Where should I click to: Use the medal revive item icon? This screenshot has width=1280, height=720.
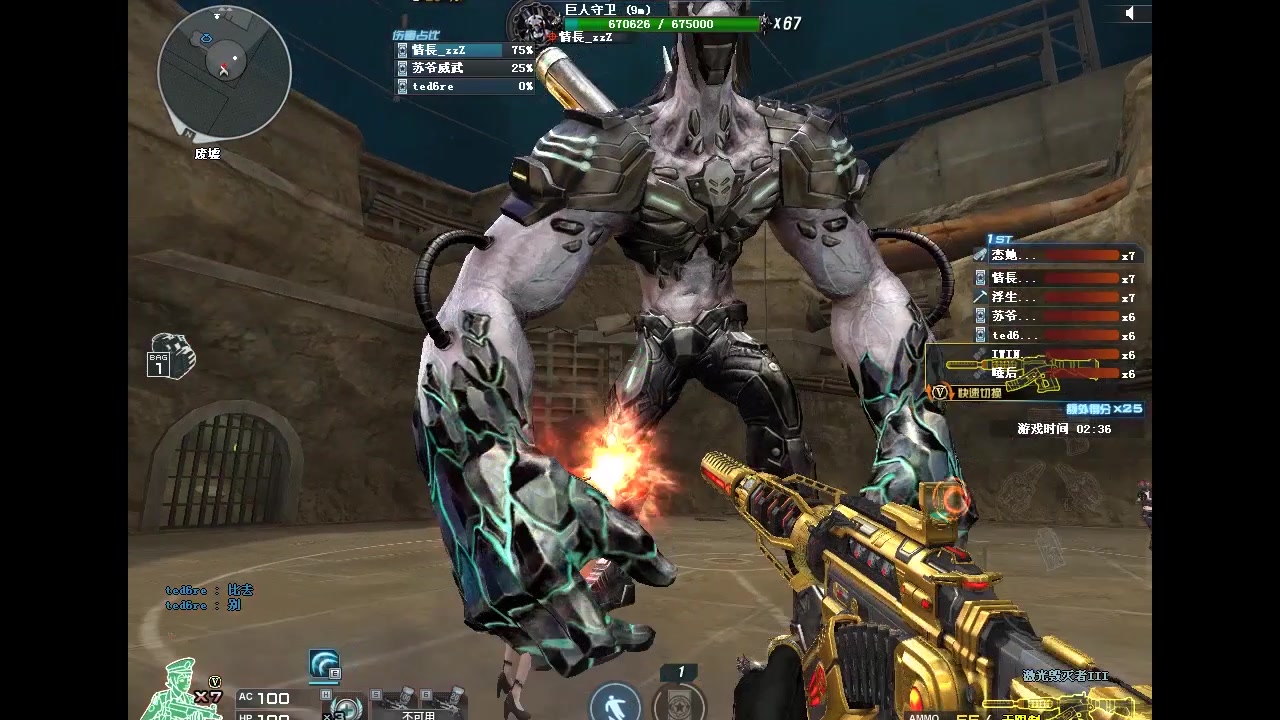click(344, 707)
